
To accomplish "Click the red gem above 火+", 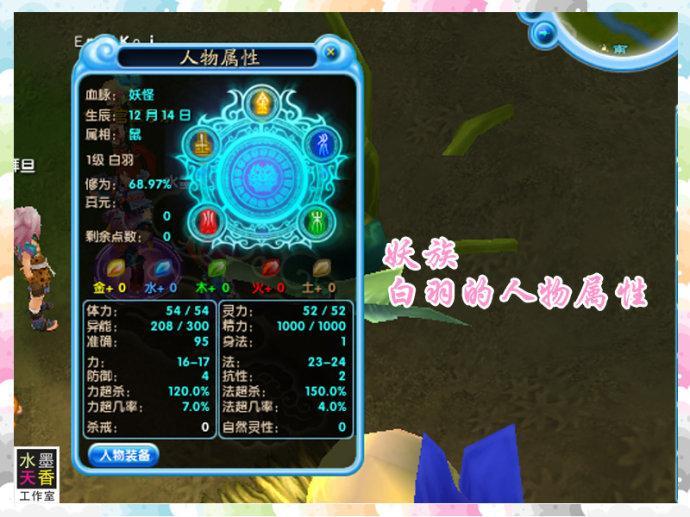I will (x=268, y=267).
